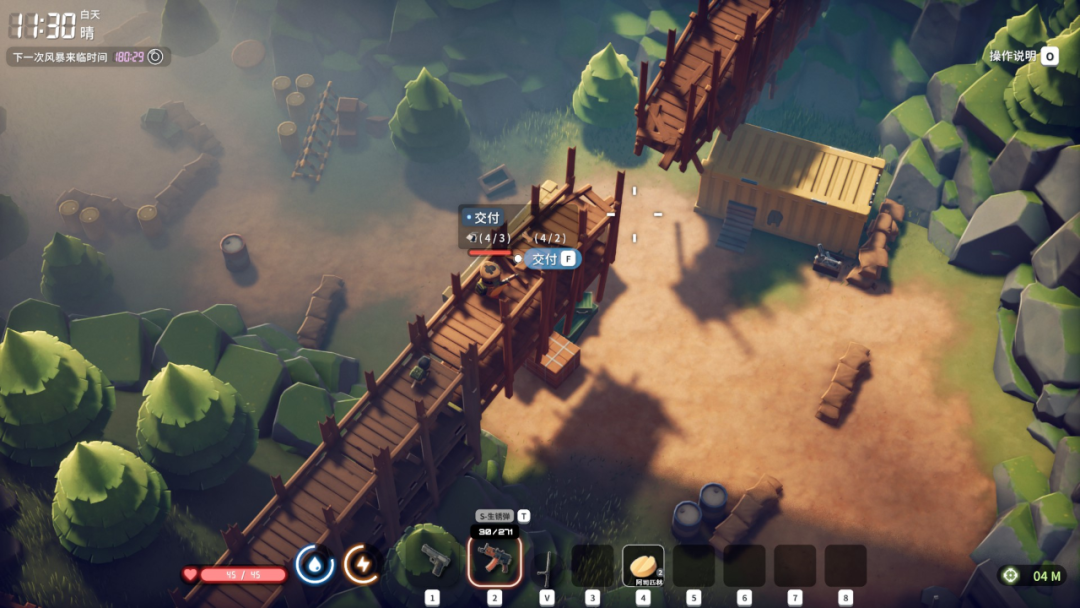The width and height of the screenshot is (1080, 608).
Task: Click the storm countdown clock icon
Action: coord(155,57)
